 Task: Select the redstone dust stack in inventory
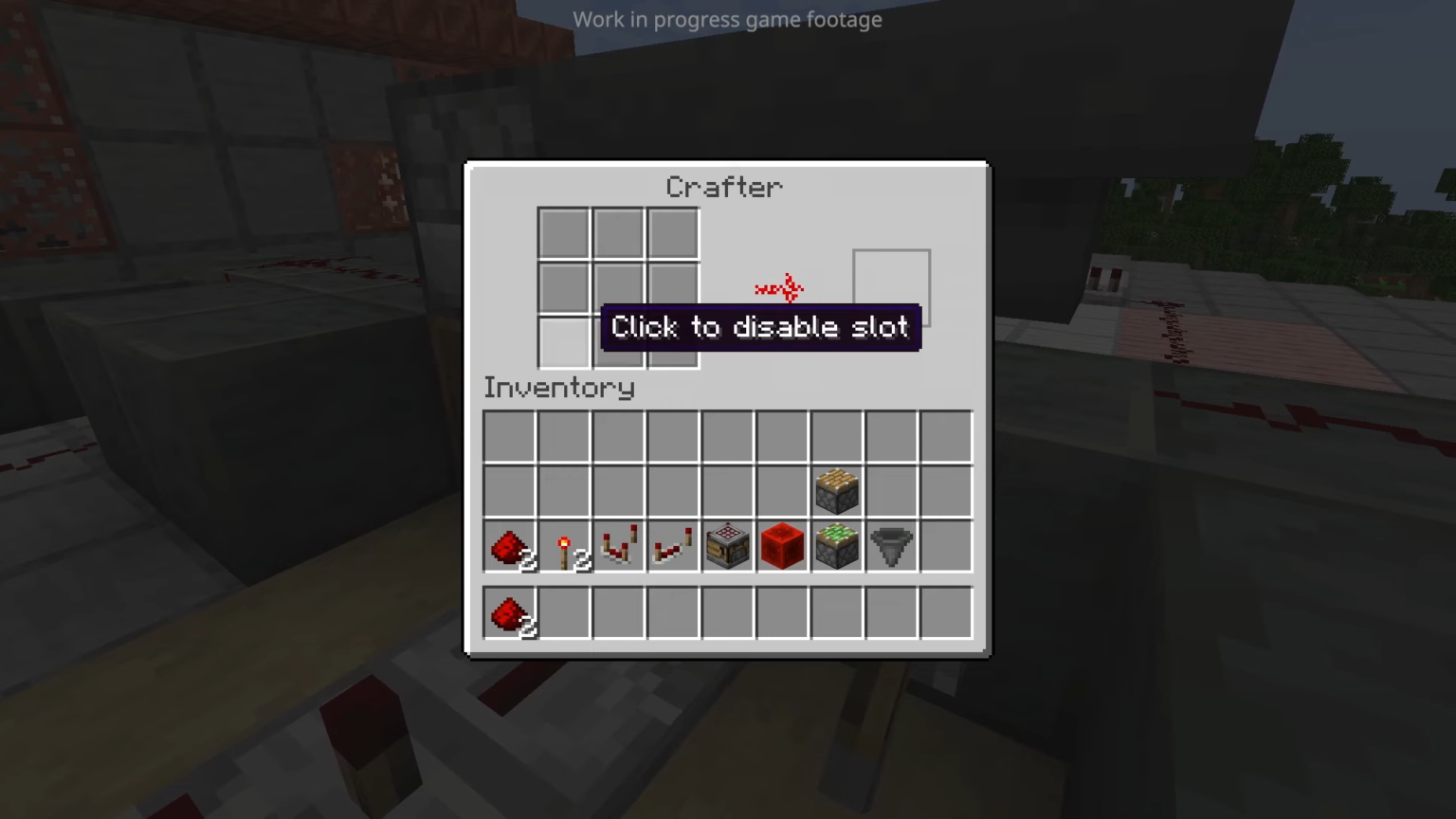point(509,547)
